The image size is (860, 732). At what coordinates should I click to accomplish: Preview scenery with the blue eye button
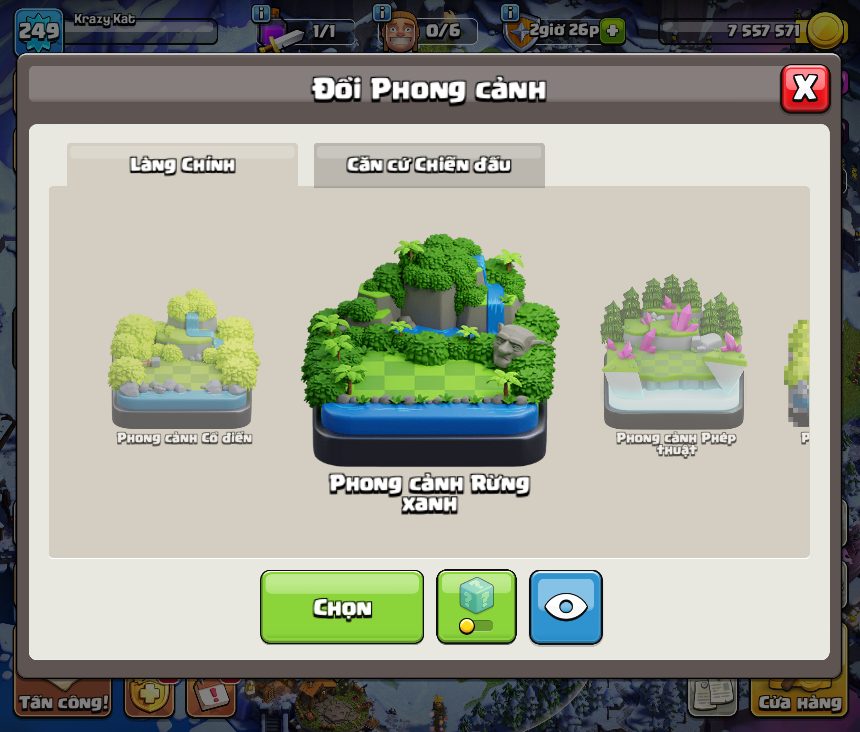(565, 607)
